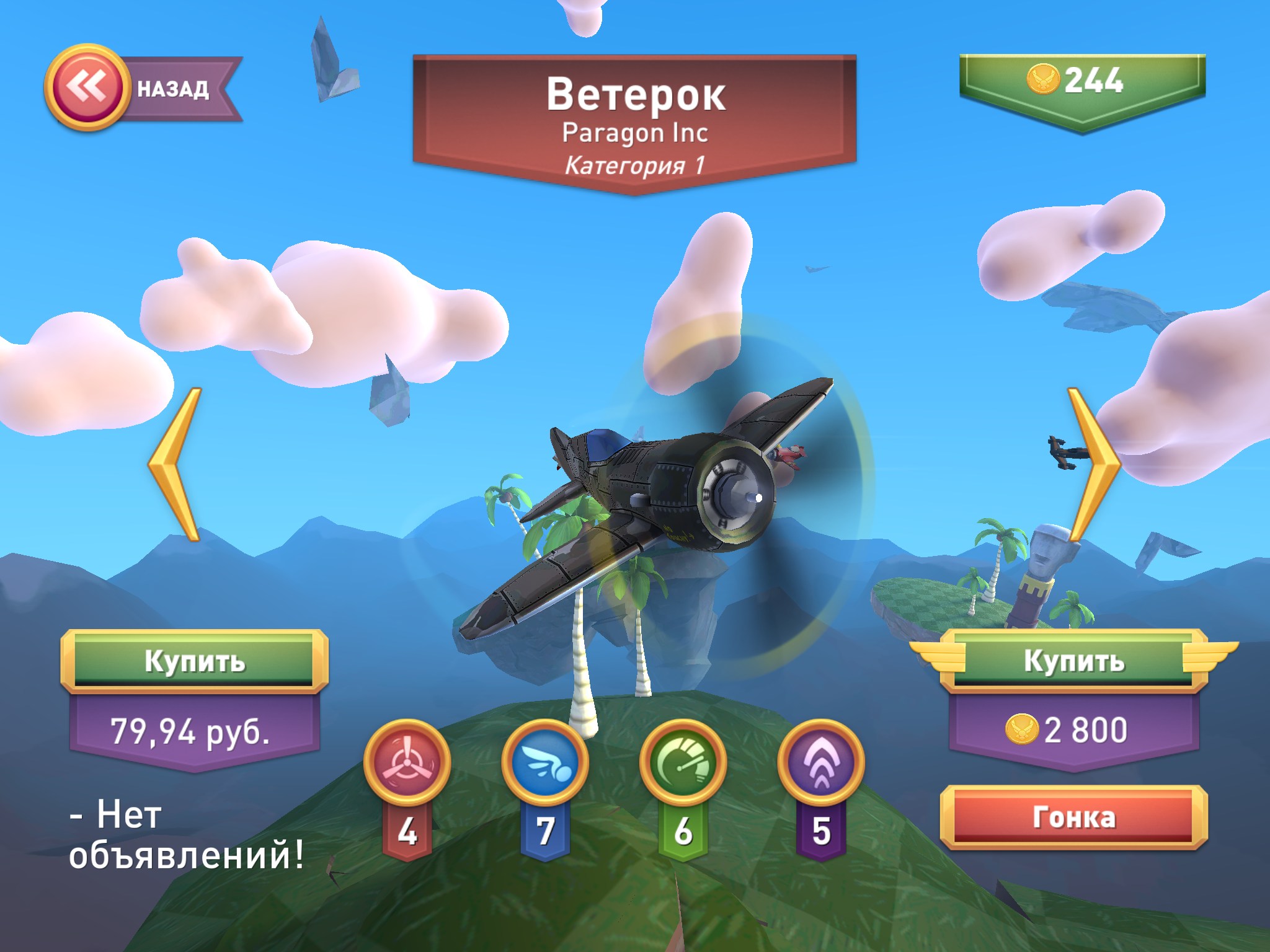Viewport: 1270px width, 952px height.
Task: Tap the red propeller stat icon
Action: pos(406,763)
